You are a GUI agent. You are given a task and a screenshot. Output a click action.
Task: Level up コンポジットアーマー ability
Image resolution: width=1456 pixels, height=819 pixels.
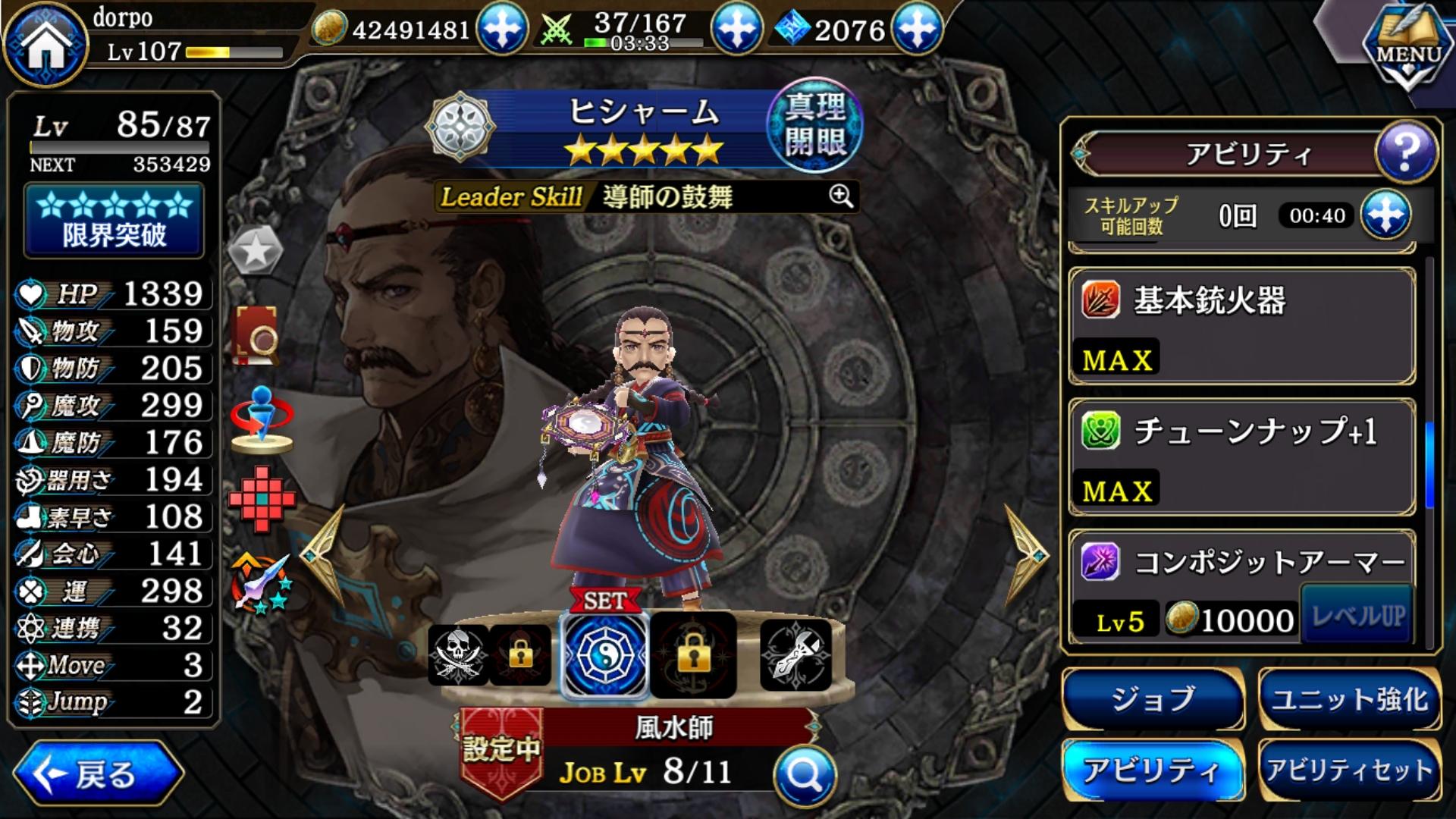[x=1357, y=616]
